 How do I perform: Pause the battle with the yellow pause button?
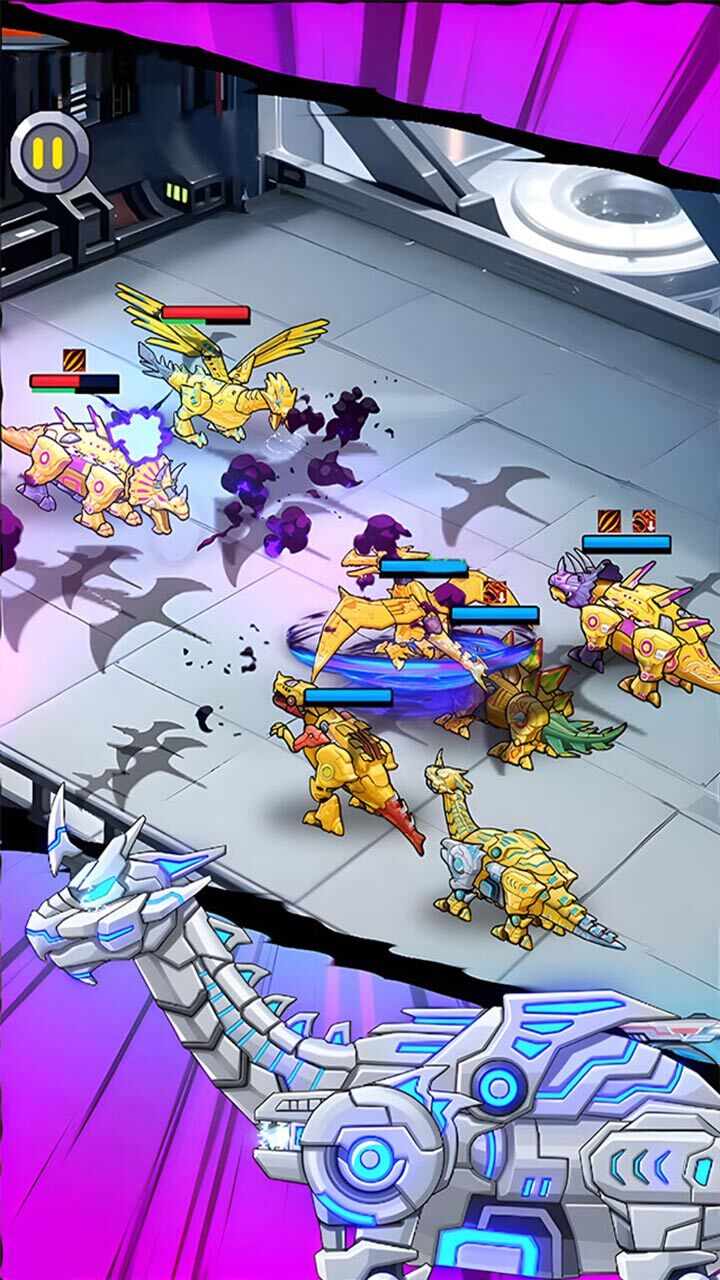click(47, 152)
